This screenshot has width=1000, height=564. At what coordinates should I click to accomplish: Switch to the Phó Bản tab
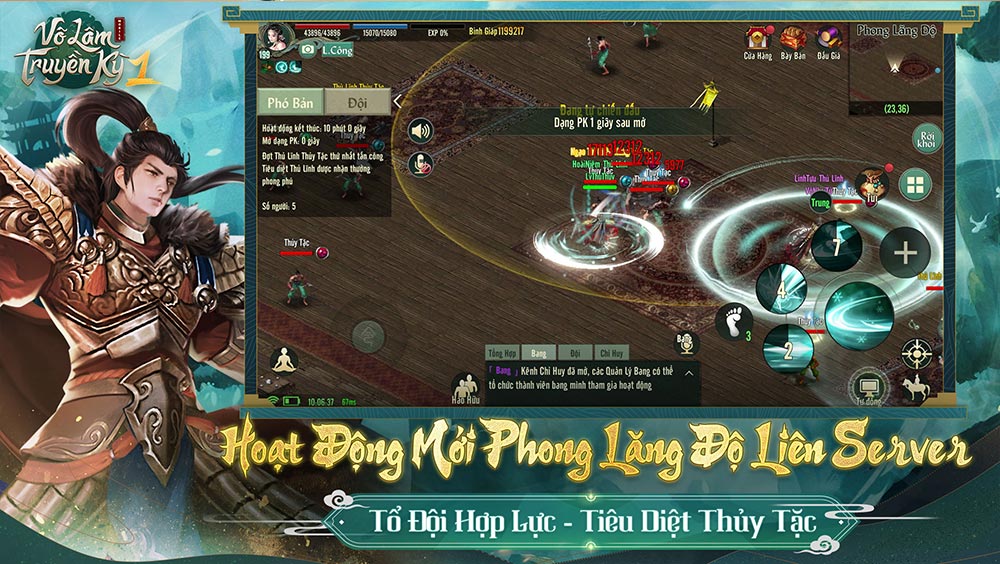tap(291, 103)
